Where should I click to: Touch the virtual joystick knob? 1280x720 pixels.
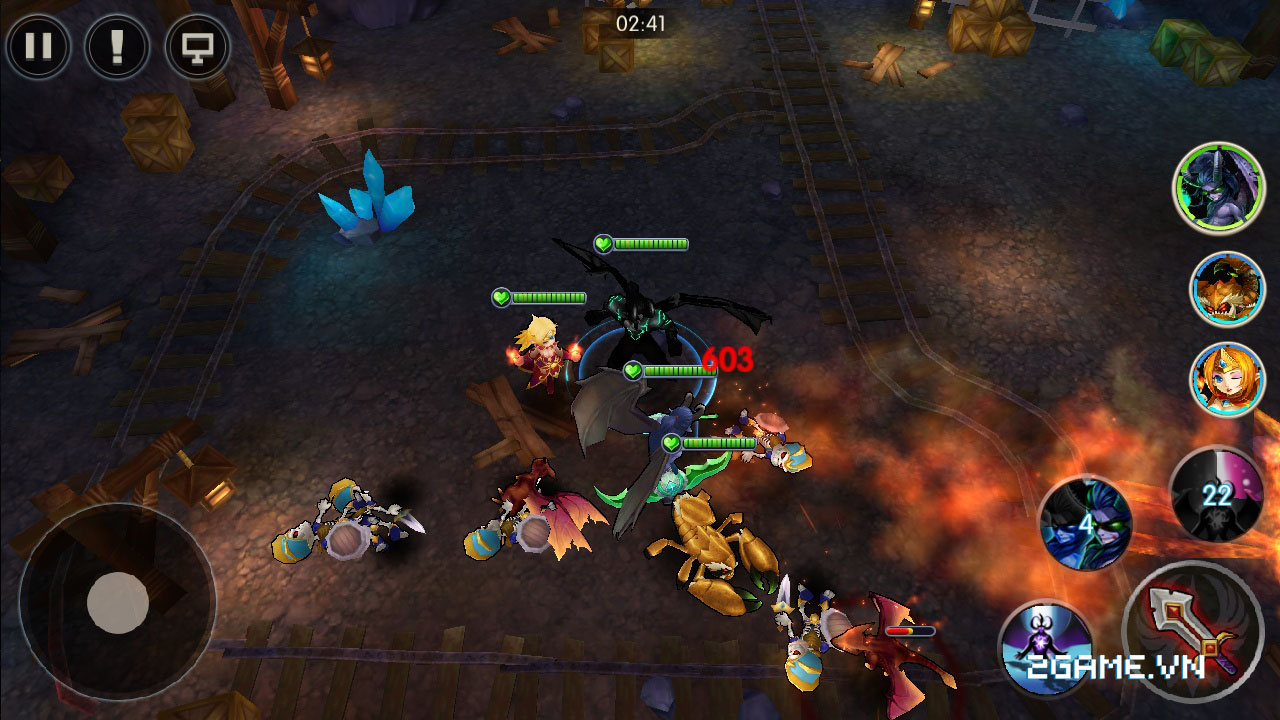(x=118, y=602)
